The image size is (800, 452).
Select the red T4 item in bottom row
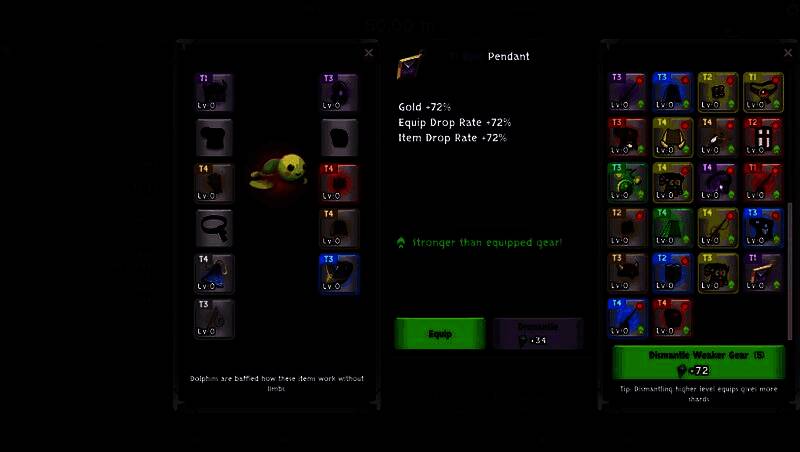pyautogui.click(x=673, y=317)
